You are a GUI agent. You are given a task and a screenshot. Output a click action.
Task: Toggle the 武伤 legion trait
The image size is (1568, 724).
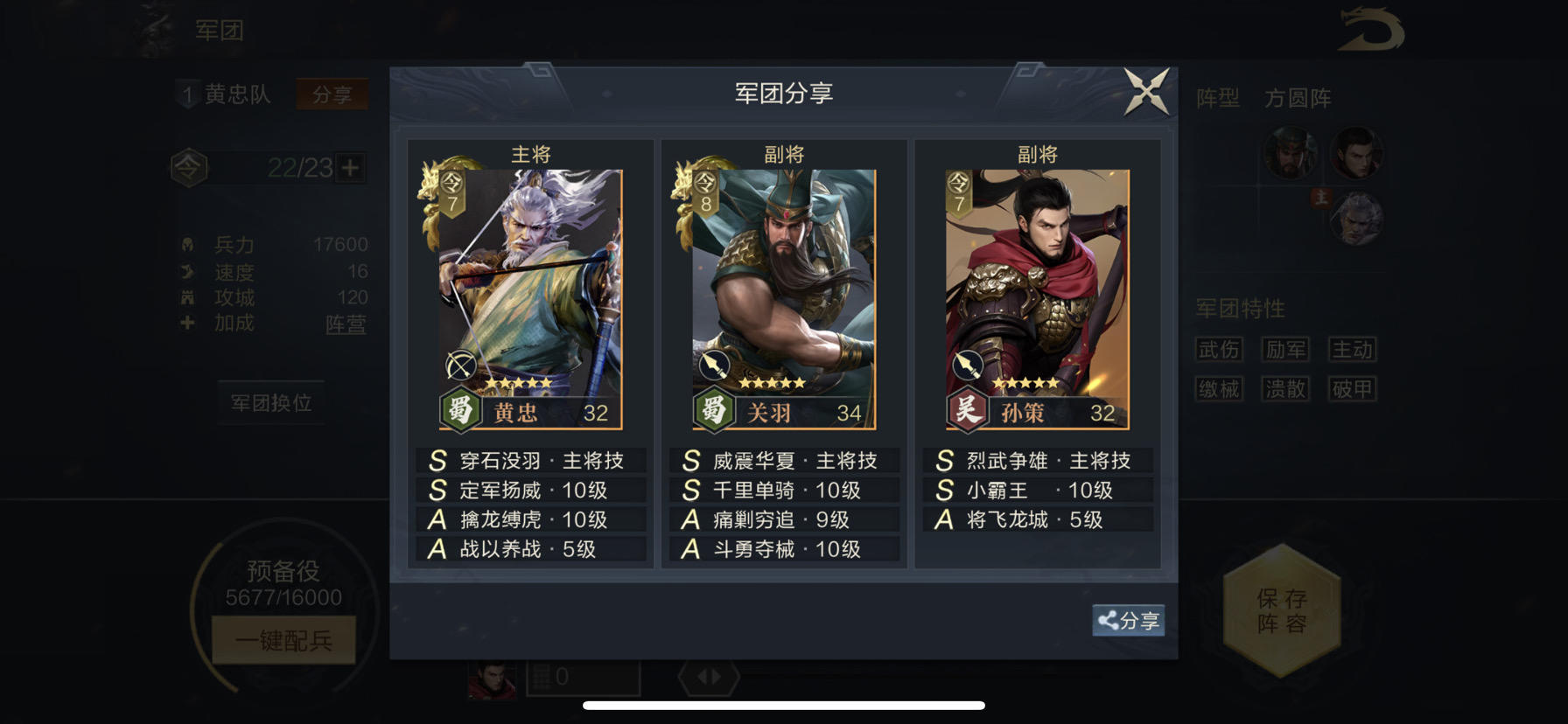[x=1220, y=349]
